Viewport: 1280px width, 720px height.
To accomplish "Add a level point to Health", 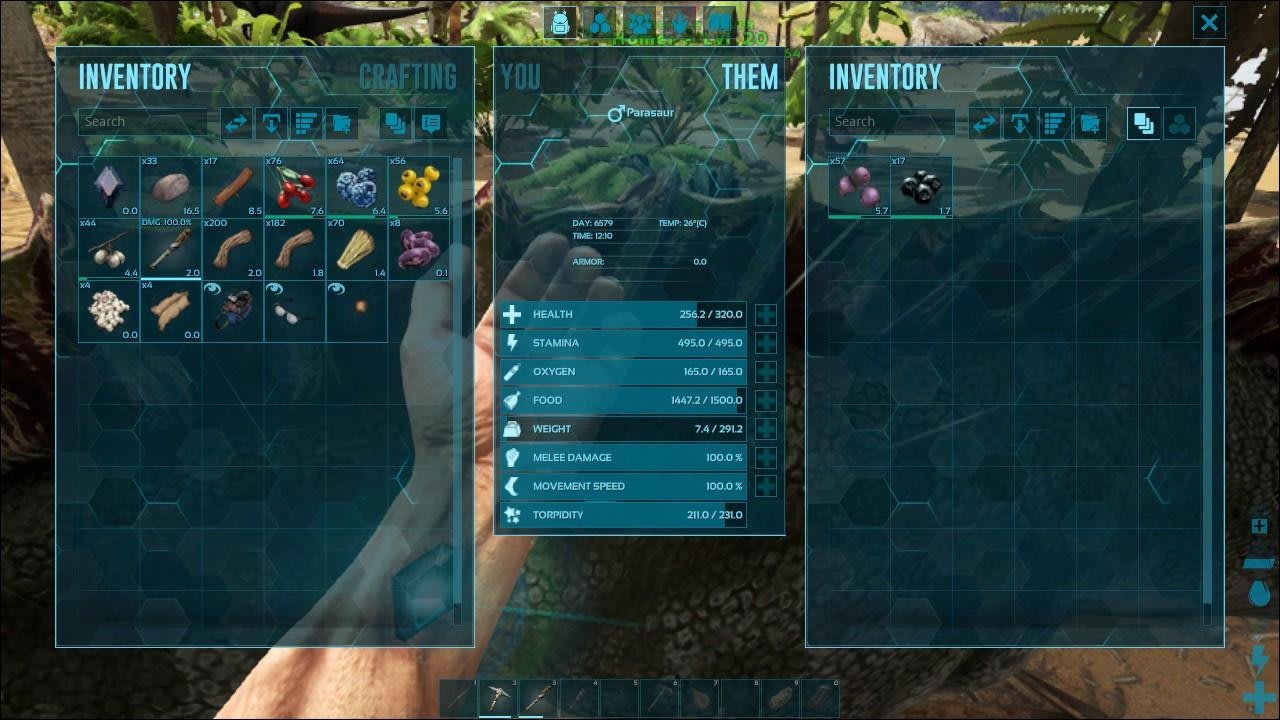I will click(766, 315).
